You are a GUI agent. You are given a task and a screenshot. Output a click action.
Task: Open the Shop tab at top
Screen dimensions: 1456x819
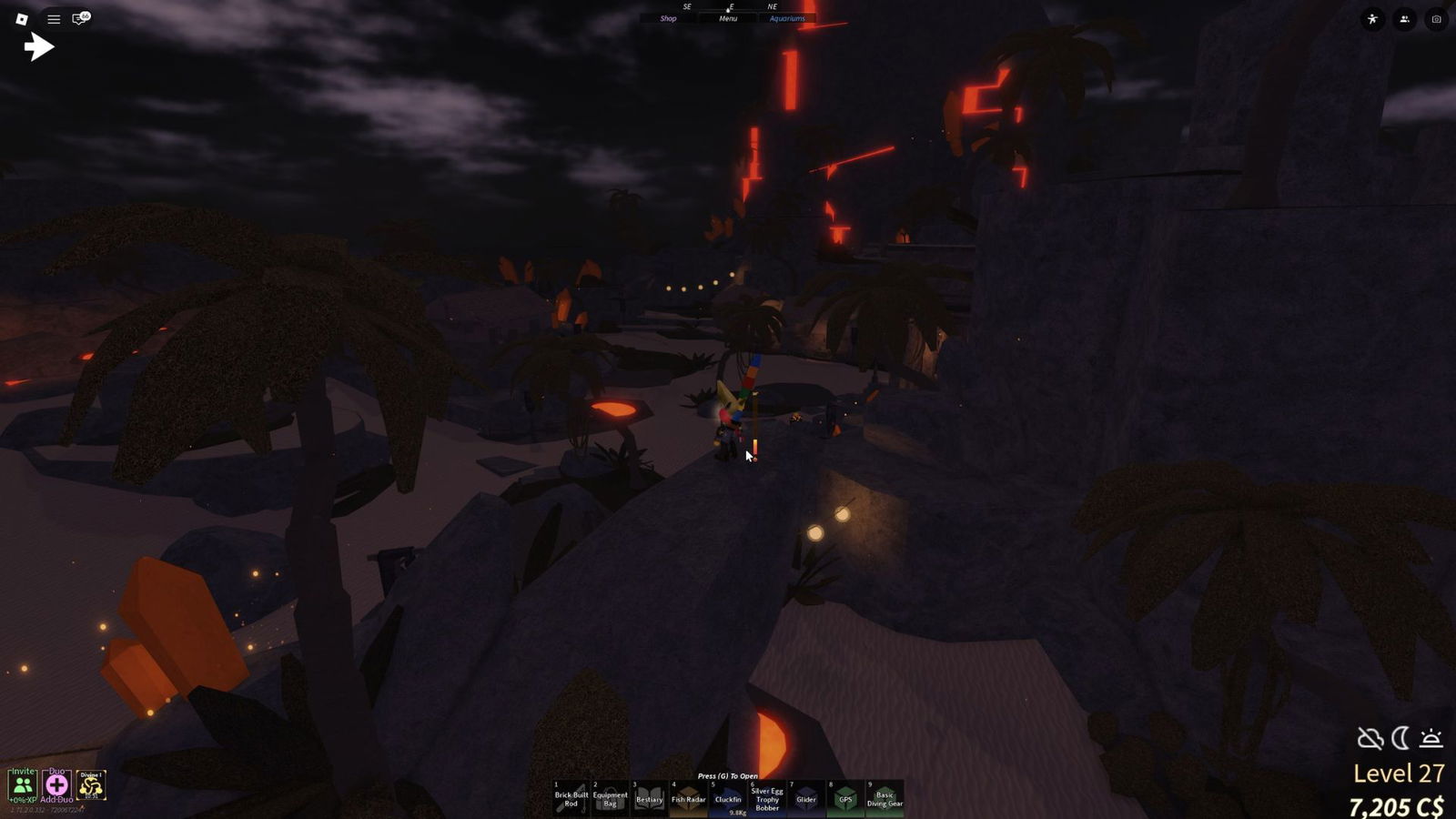[668, 18]
